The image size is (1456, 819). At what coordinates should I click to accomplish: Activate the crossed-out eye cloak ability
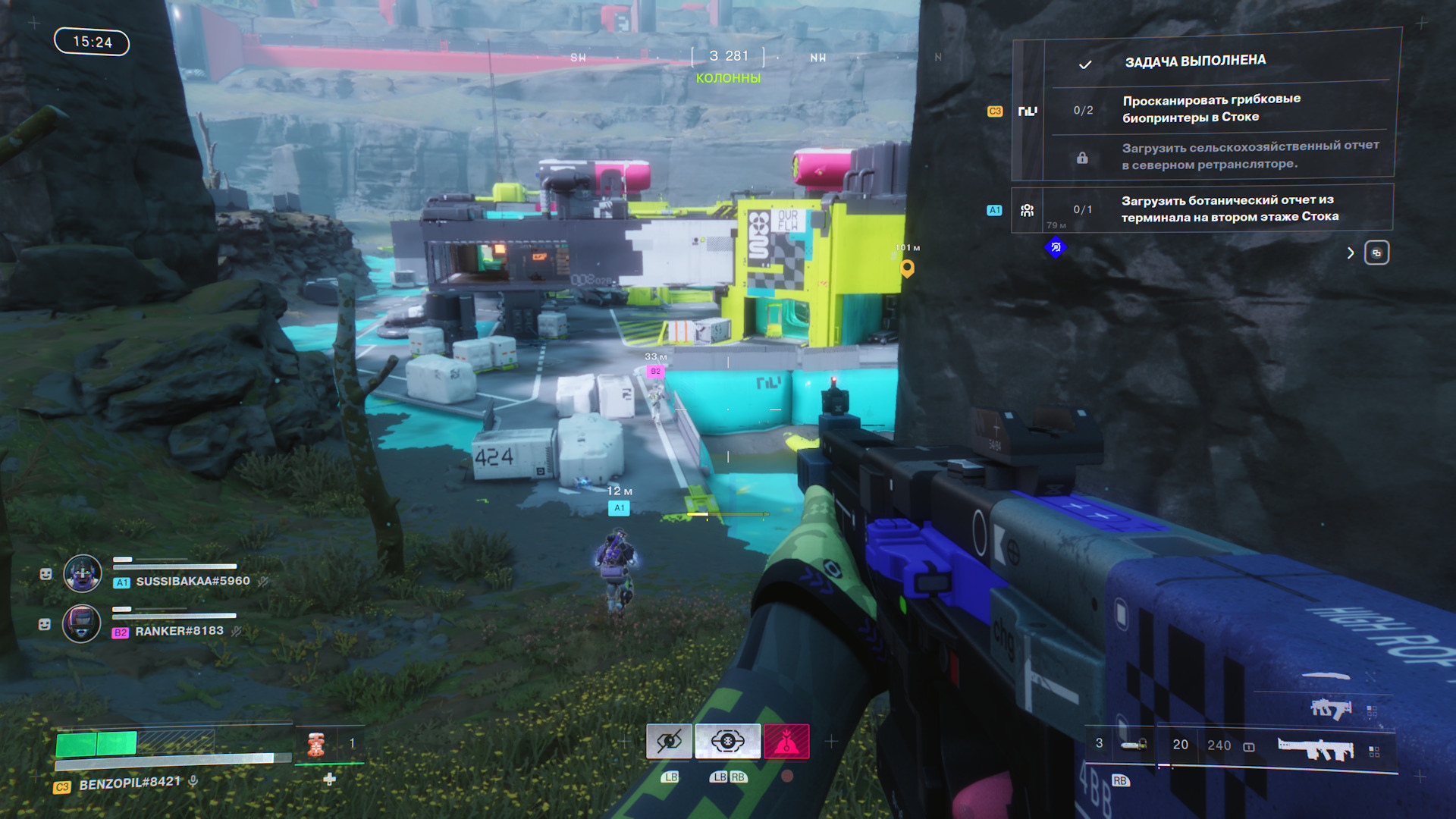point(669,741)
